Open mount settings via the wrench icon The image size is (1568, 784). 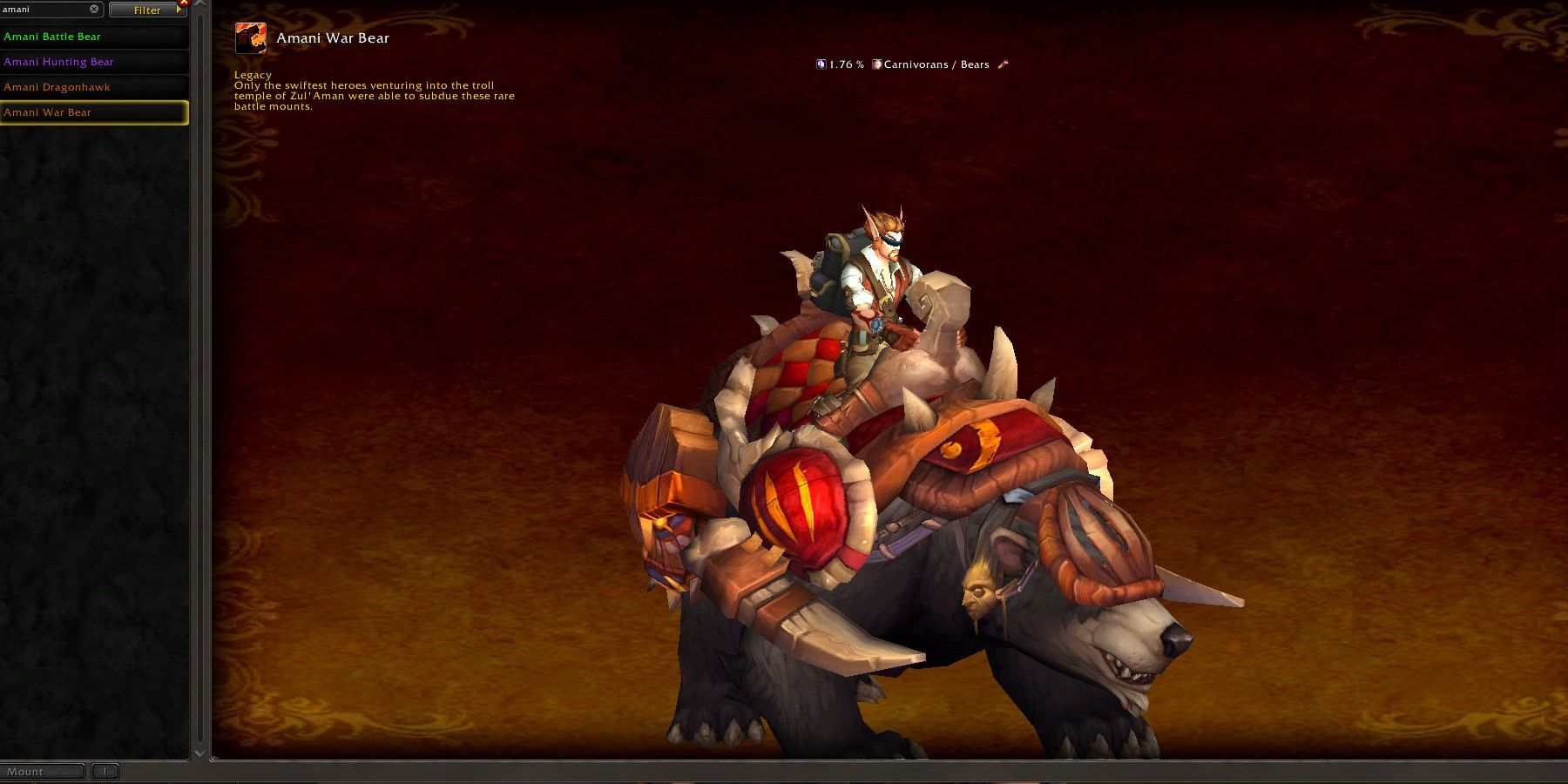click(1003, 64)
